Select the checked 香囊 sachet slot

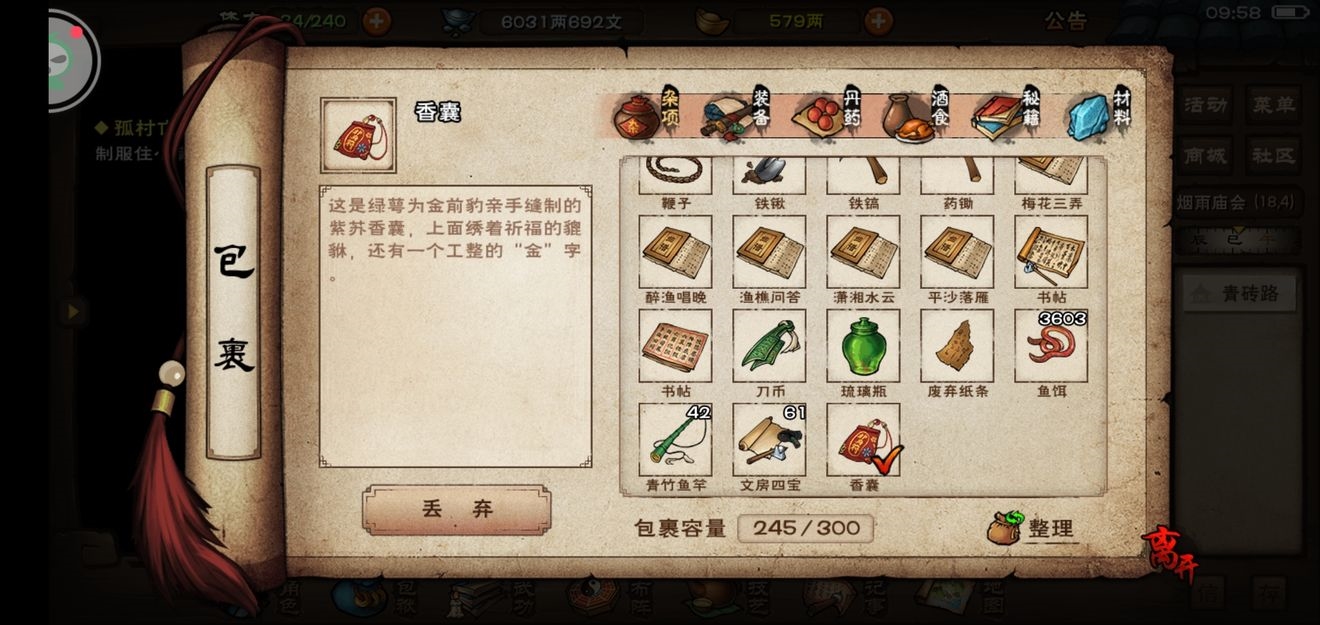(863, 440)
